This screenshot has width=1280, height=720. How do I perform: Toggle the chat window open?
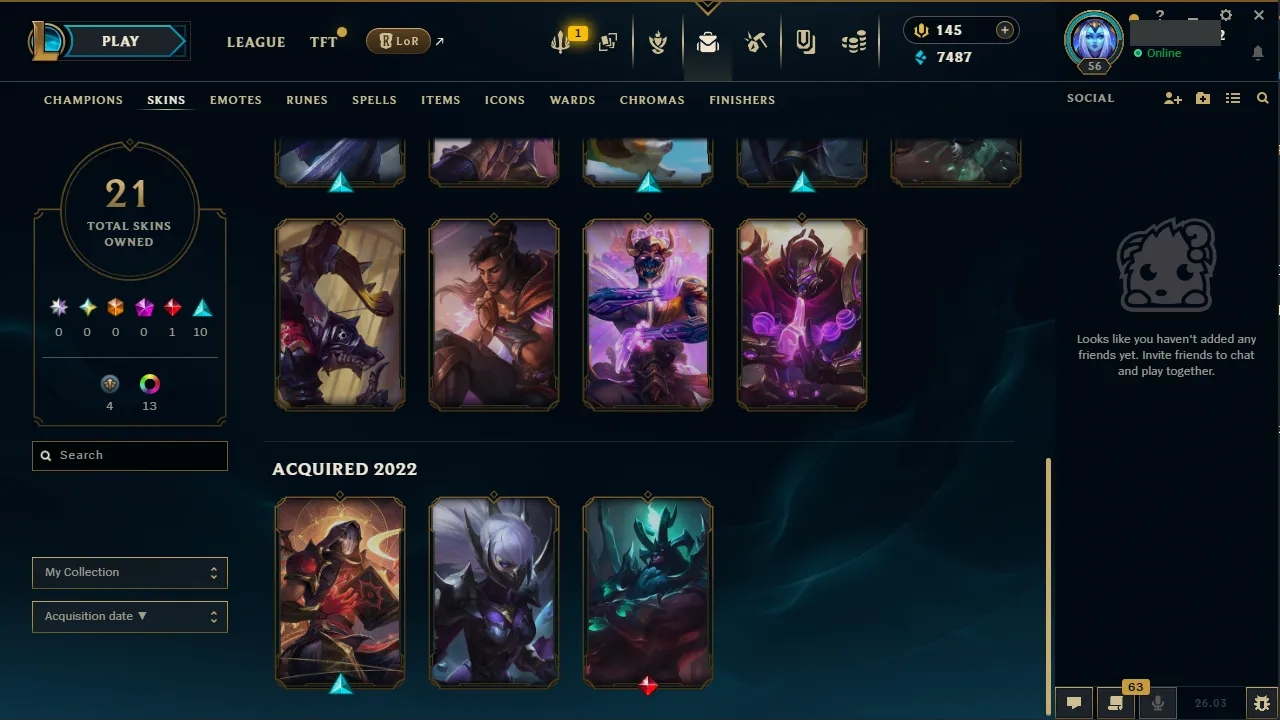pos(1073,702)
